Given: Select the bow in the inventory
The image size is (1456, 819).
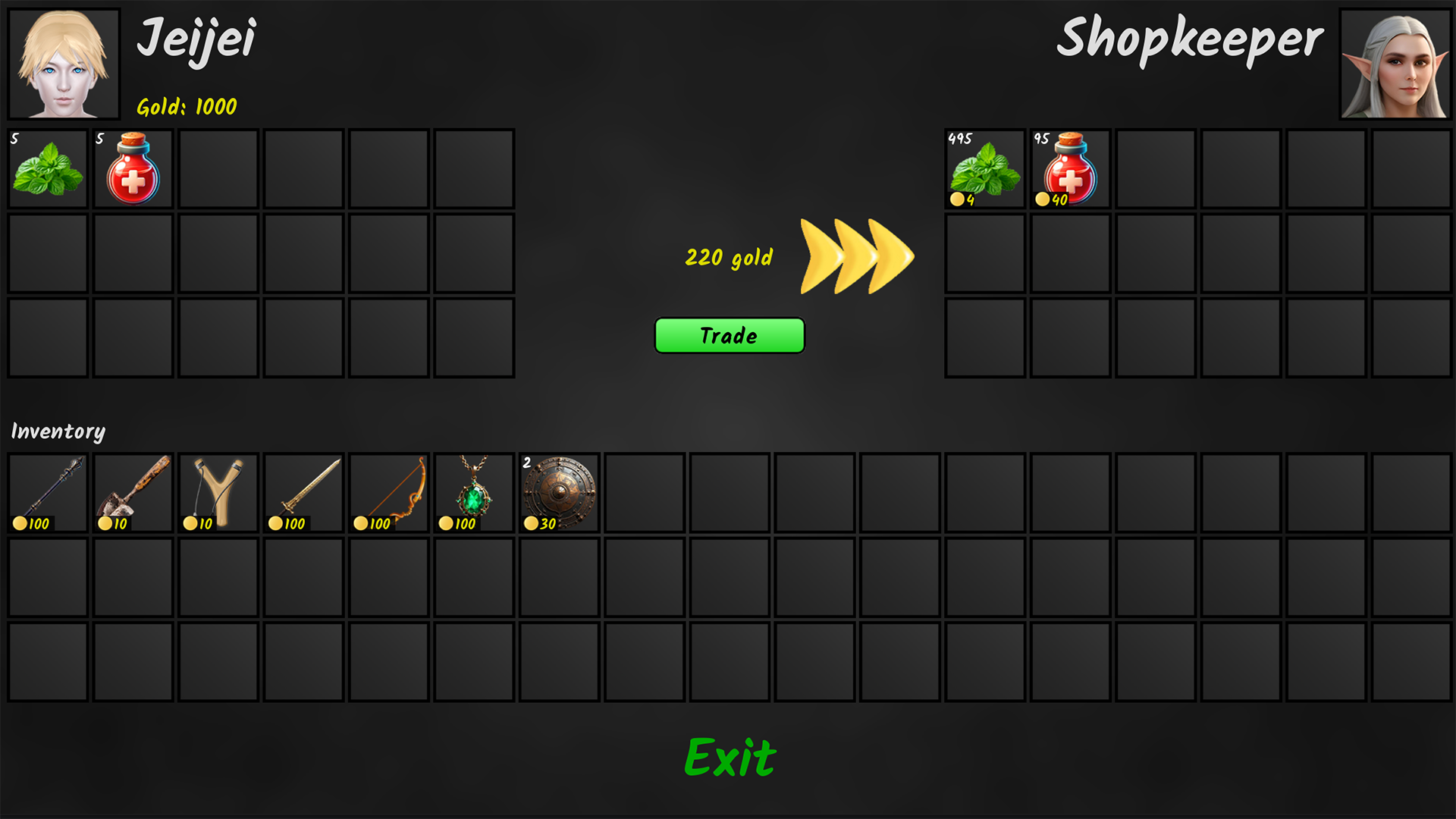Looking at the screenshot, I should pyautogui.click(x=388, y=492).
